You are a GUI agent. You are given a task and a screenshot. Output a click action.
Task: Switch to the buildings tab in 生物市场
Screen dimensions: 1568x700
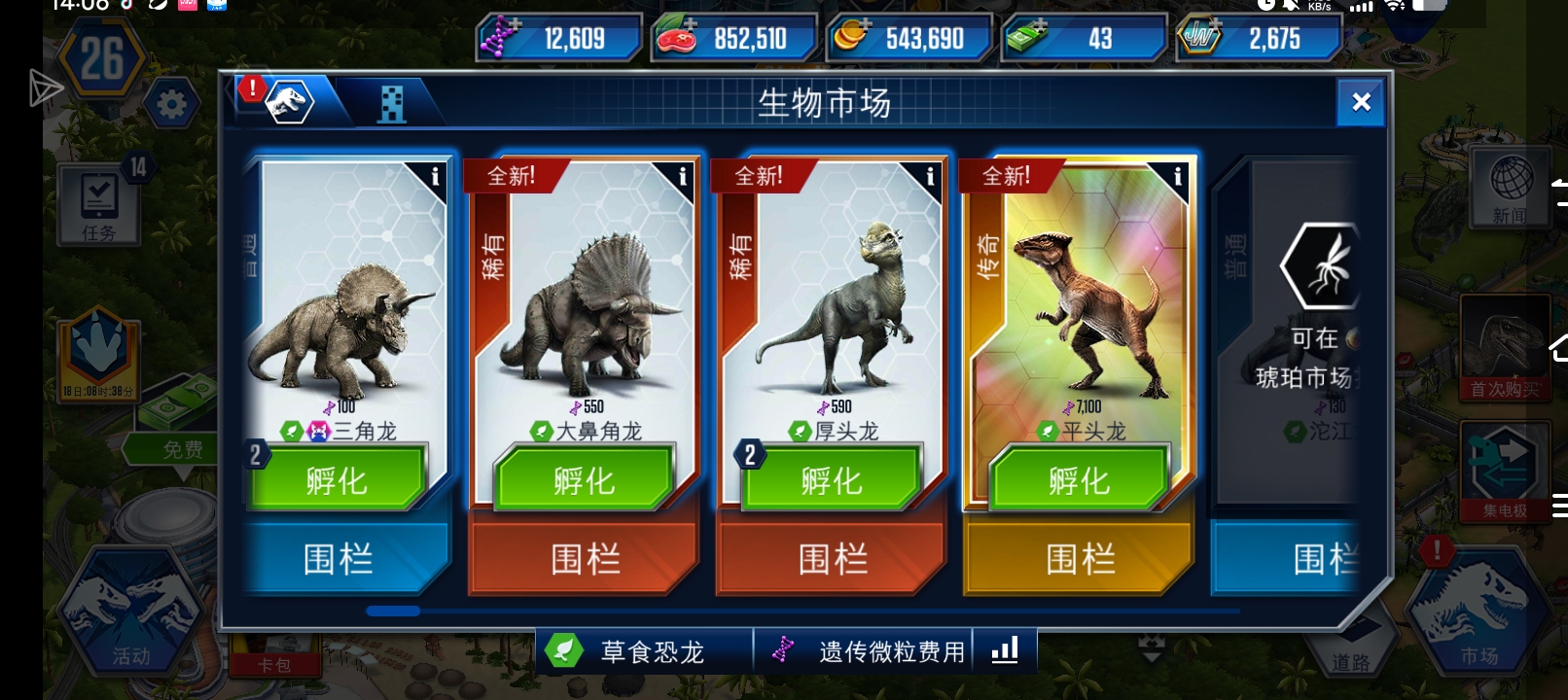(393, 102)
